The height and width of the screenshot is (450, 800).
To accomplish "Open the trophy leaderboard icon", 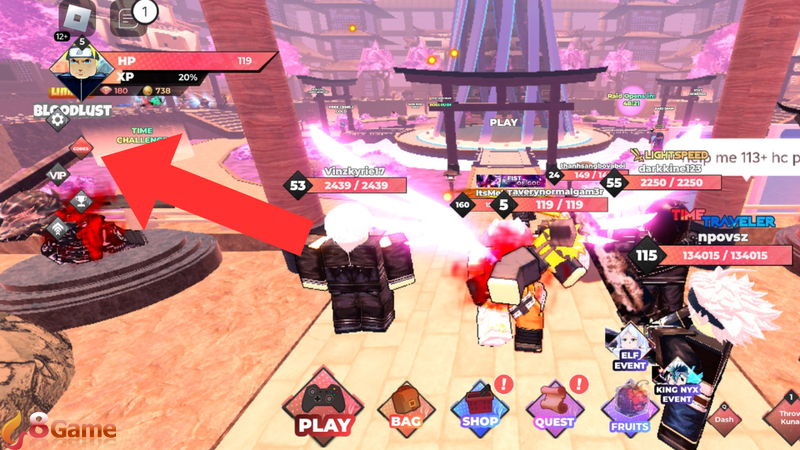I will 81,201.
